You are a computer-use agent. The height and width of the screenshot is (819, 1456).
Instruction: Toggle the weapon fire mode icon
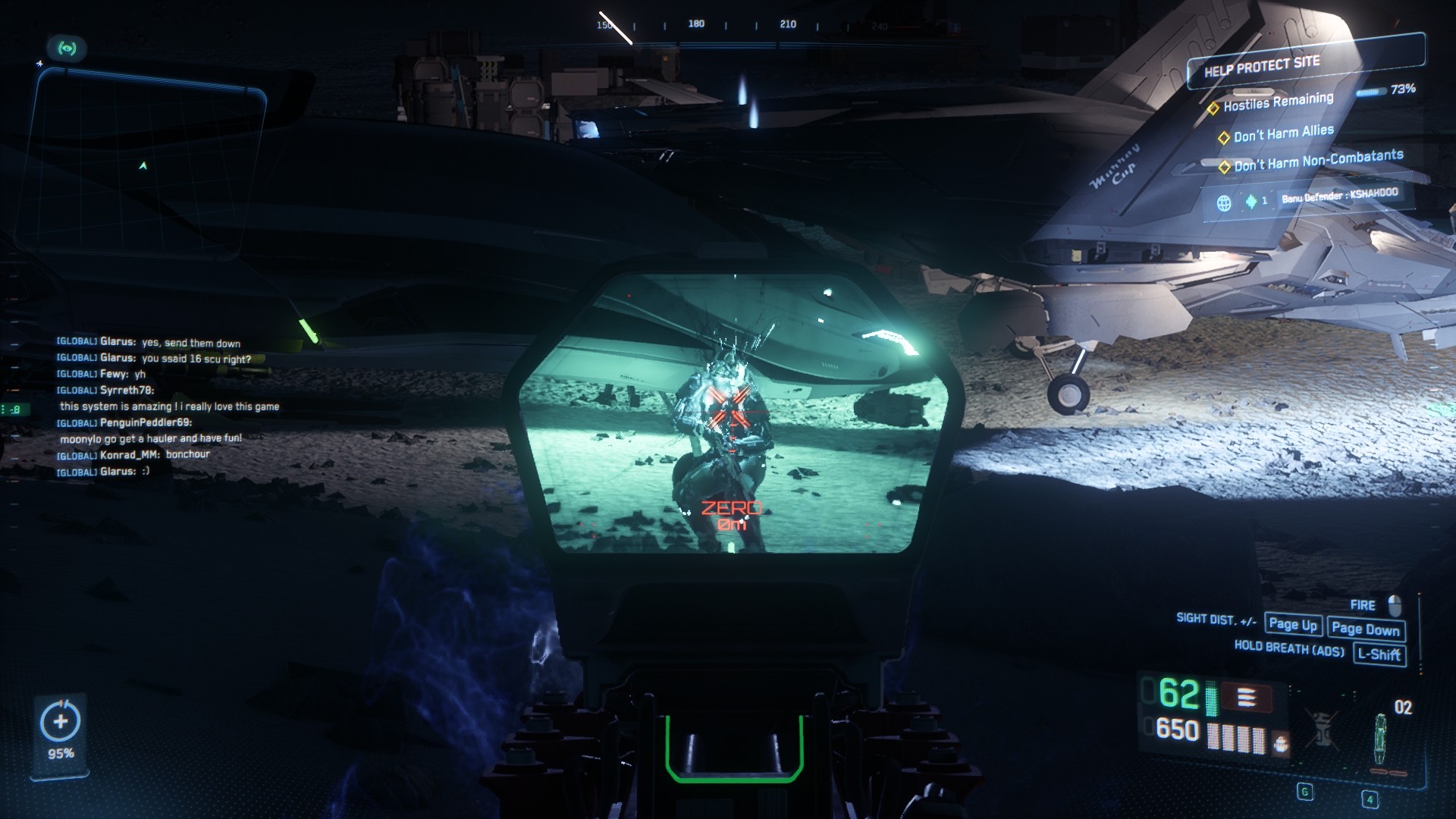(1247, 697)
